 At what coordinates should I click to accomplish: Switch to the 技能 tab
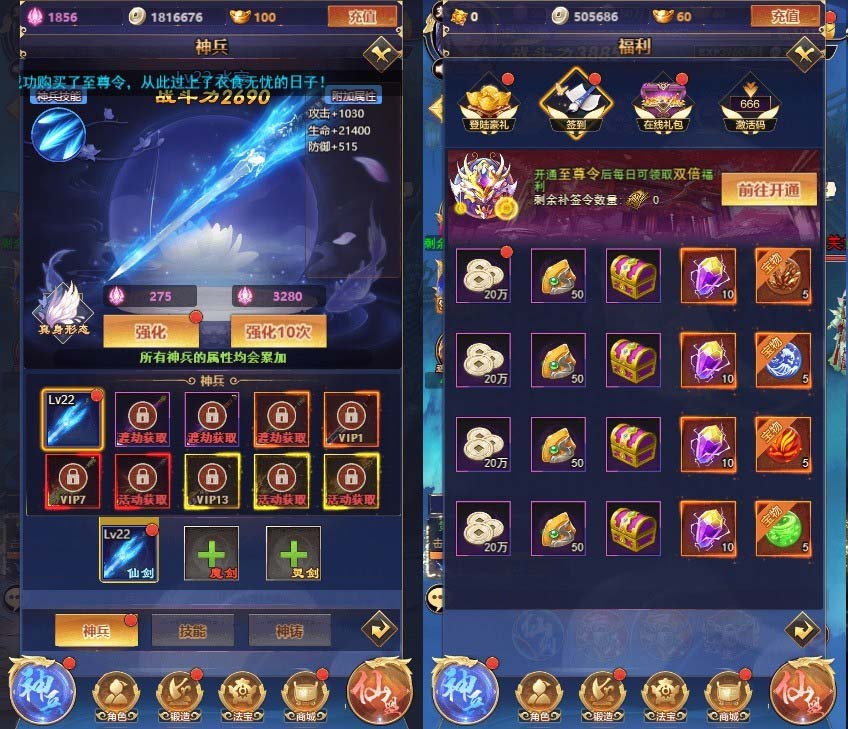click(191, 630)
